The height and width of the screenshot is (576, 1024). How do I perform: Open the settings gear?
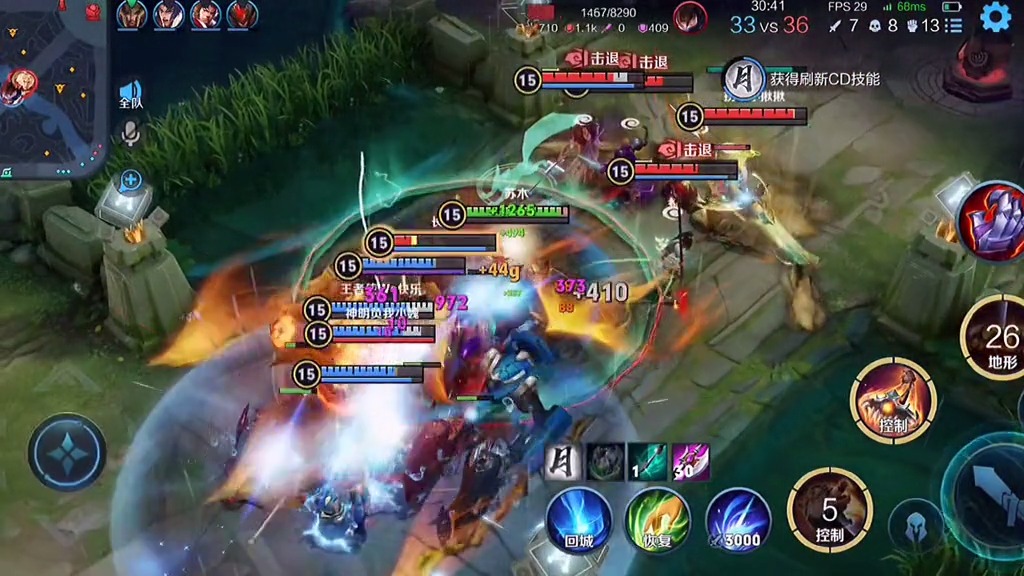[x=995, y=17]
